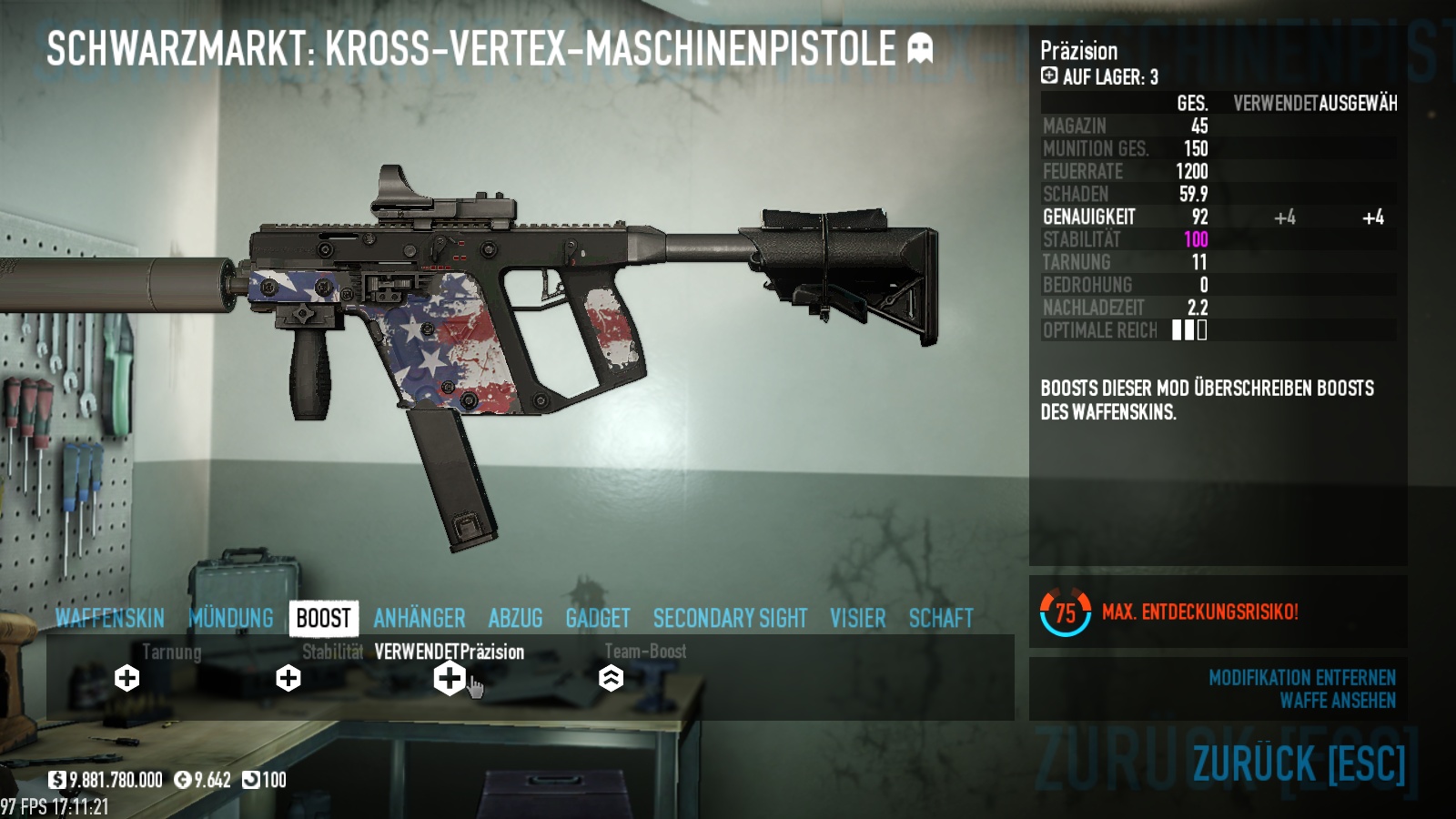This screenshot has width=1456, height=819.
Task: Select the equipped Präzision boost mod
Action: pos(450,678)
